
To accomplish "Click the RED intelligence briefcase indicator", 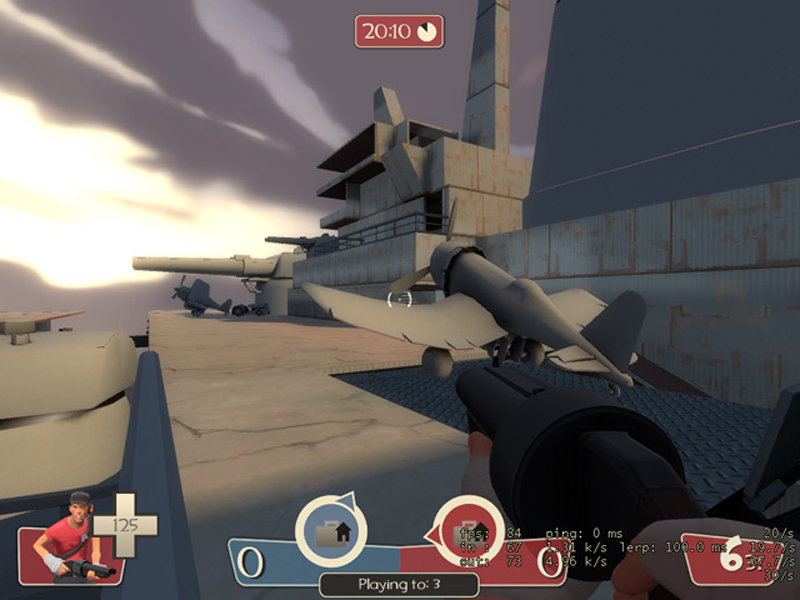I will pyautogui.click(x=468, y=531).
